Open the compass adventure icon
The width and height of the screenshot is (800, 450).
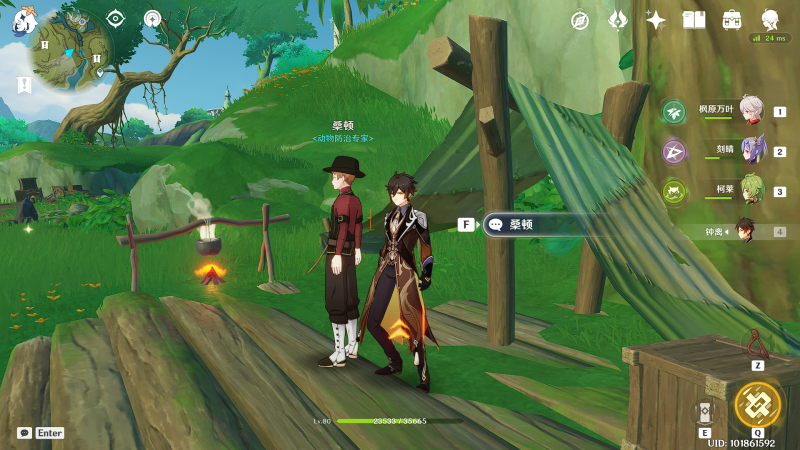point(580,20)
